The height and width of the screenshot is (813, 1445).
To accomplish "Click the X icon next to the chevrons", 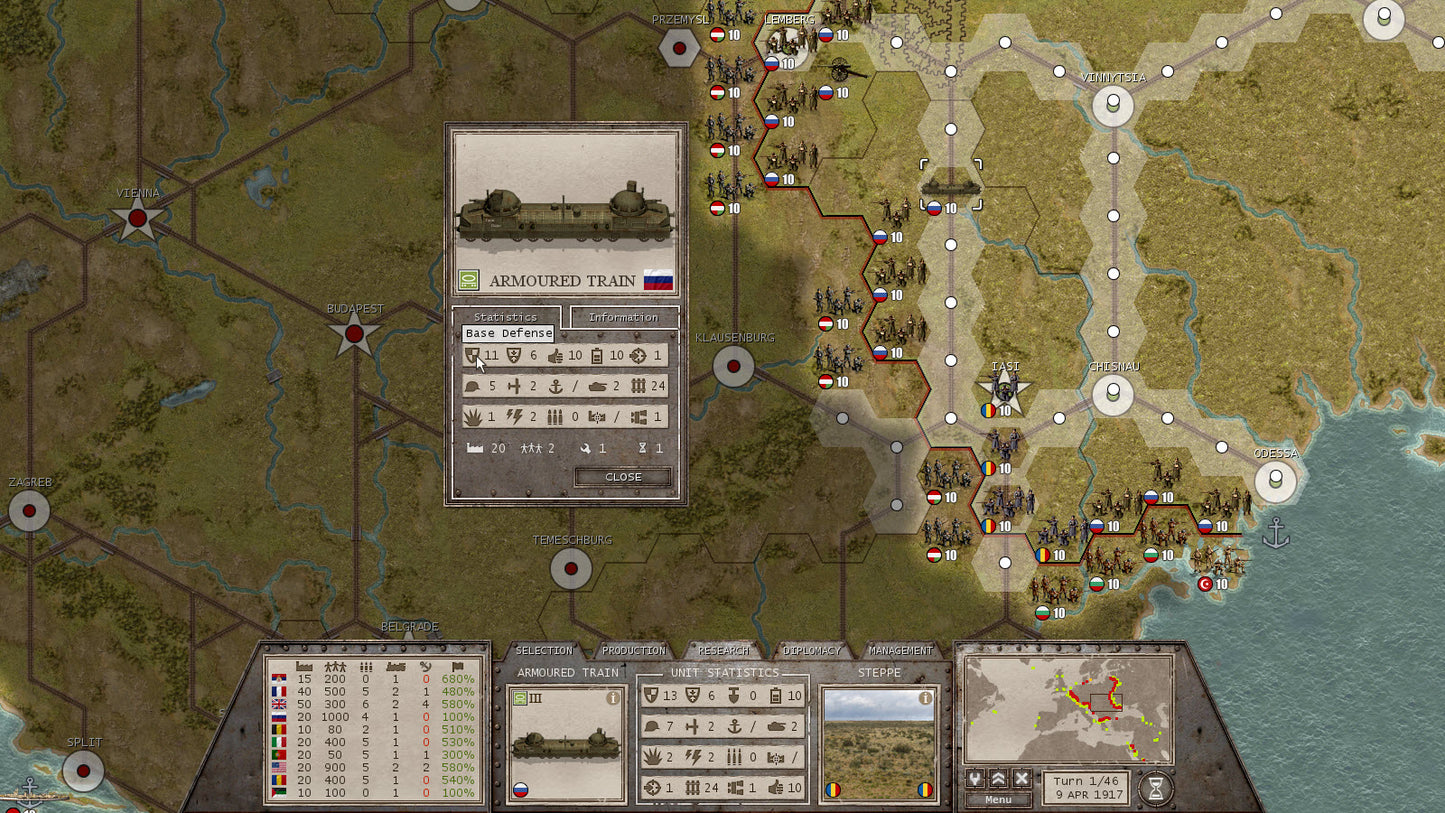I will pos(1021,778).
